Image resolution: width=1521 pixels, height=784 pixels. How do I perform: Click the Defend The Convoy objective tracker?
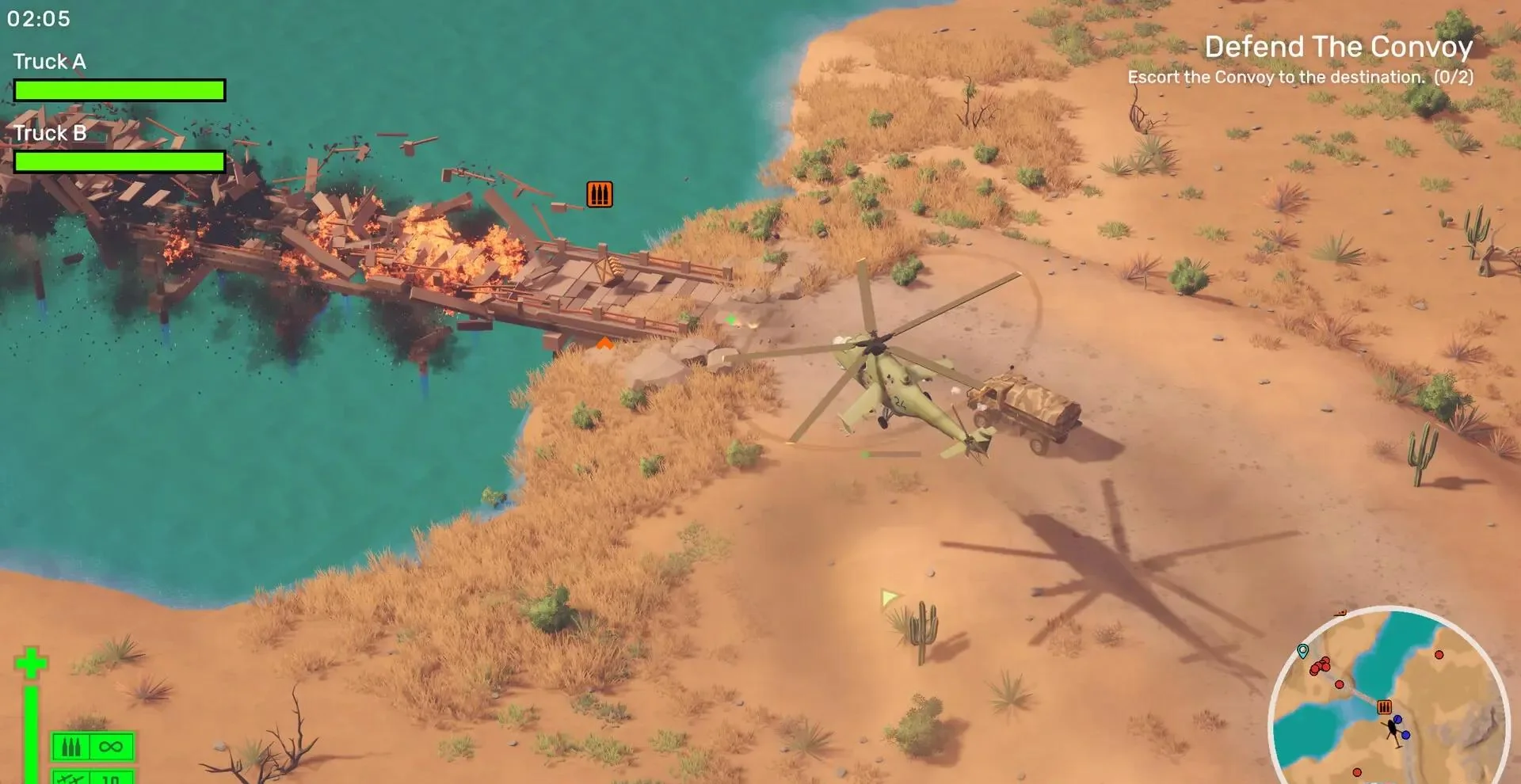tap(1338, 48)
